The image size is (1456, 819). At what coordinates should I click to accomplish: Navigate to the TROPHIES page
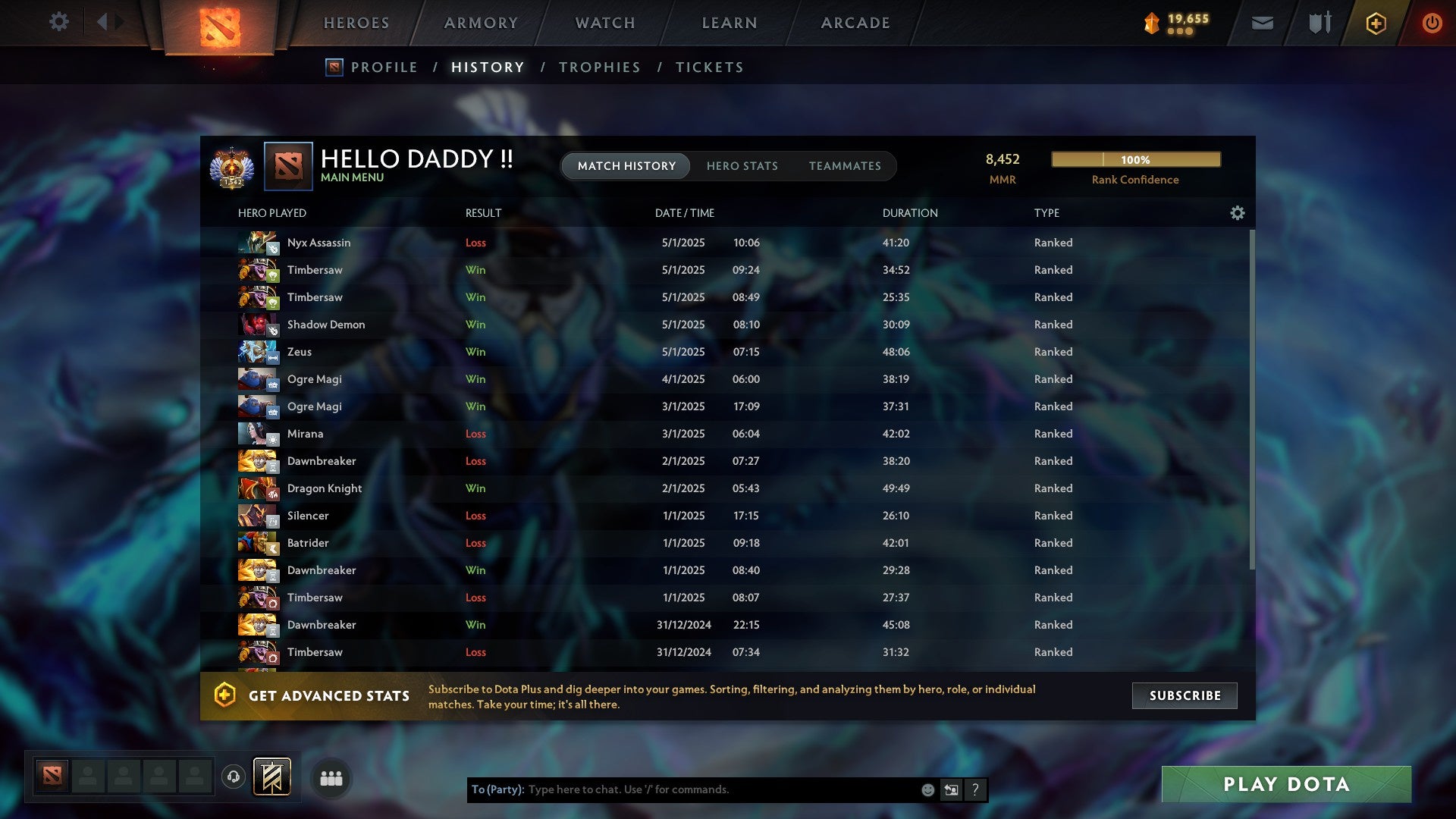click(x=599, y=67)
